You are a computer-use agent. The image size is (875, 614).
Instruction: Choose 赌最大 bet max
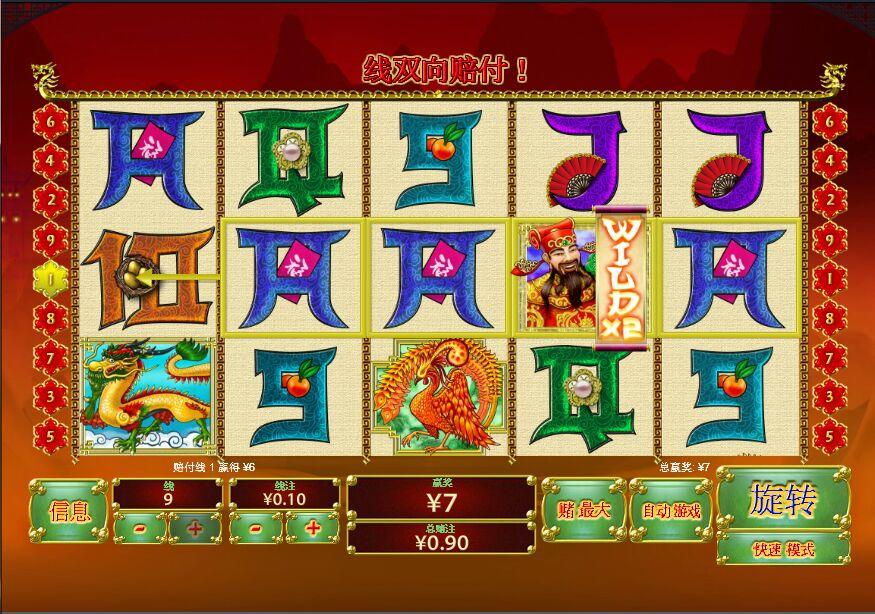584,510
